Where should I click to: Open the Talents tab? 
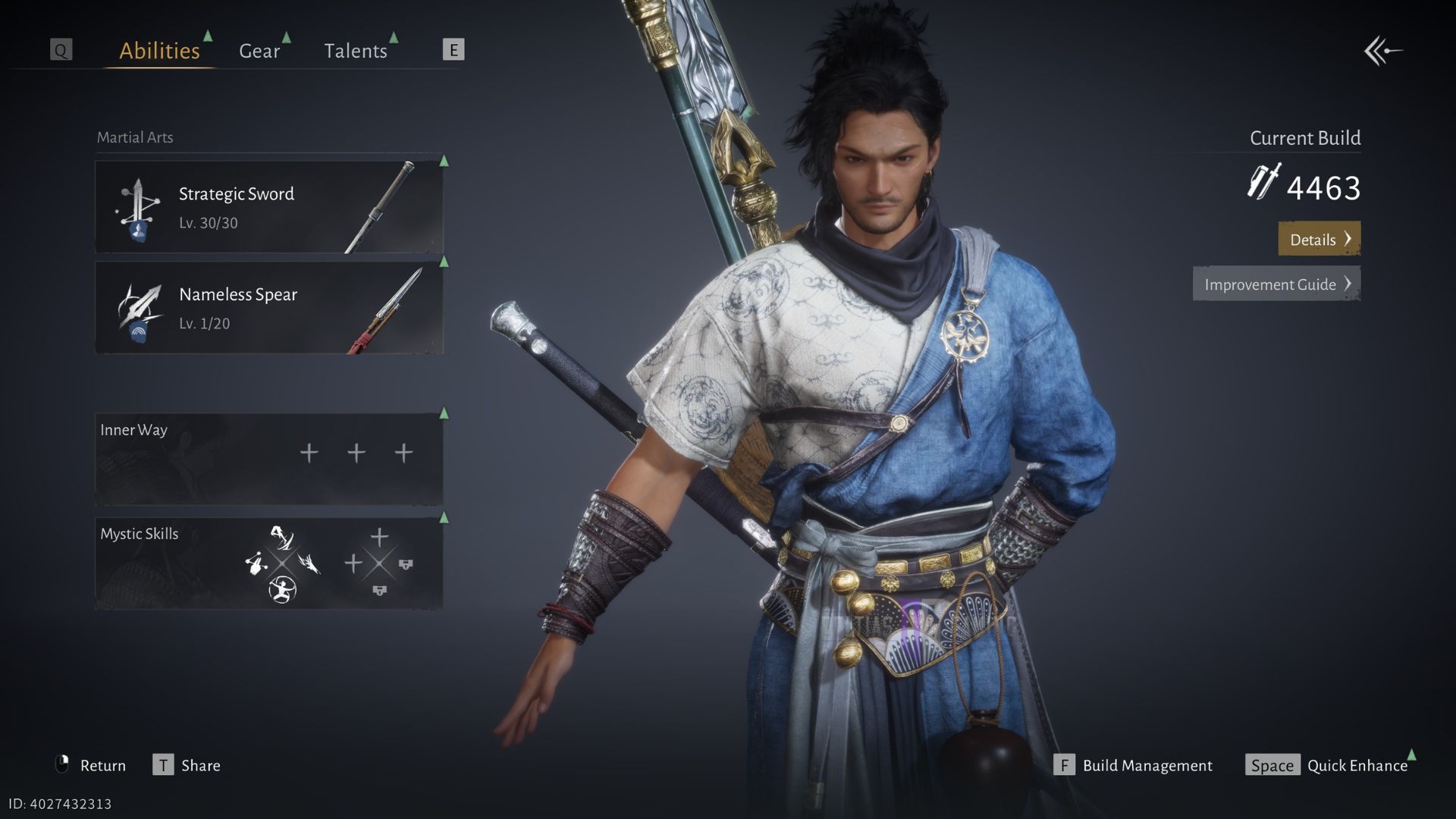355,51
